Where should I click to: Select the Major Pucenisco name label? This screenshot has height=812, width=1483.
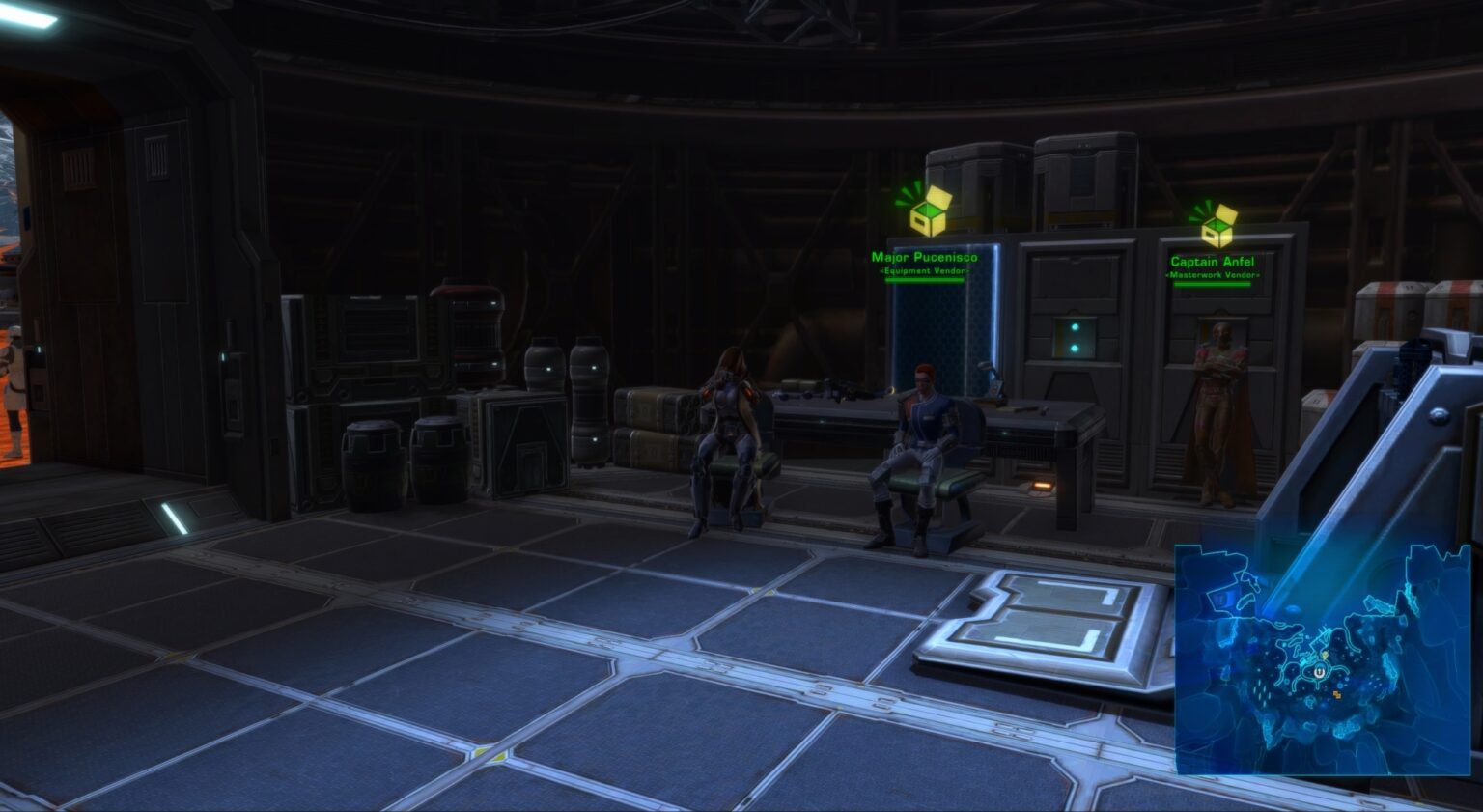[926, 259]
